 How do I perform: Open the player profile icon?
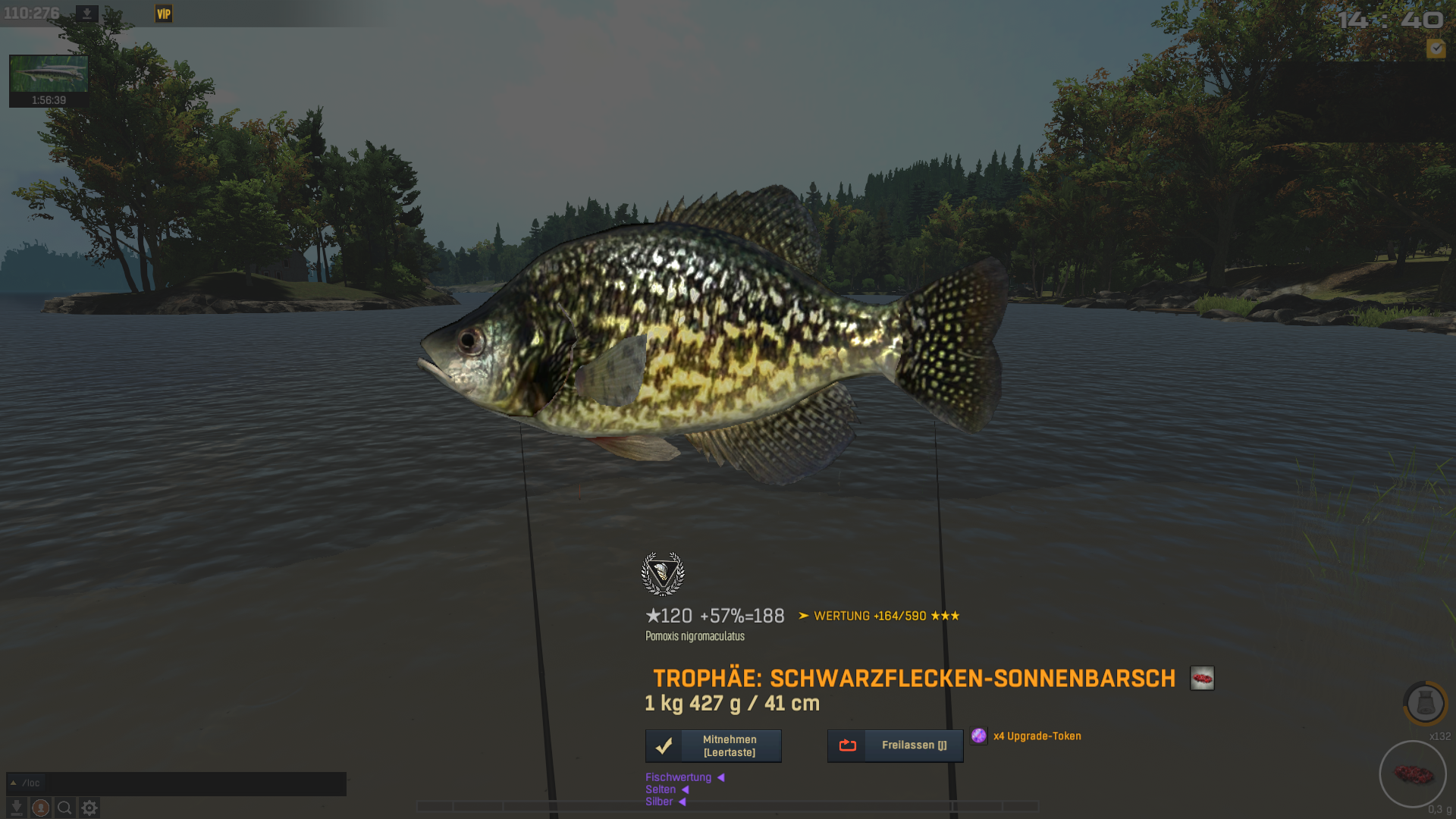41,808
